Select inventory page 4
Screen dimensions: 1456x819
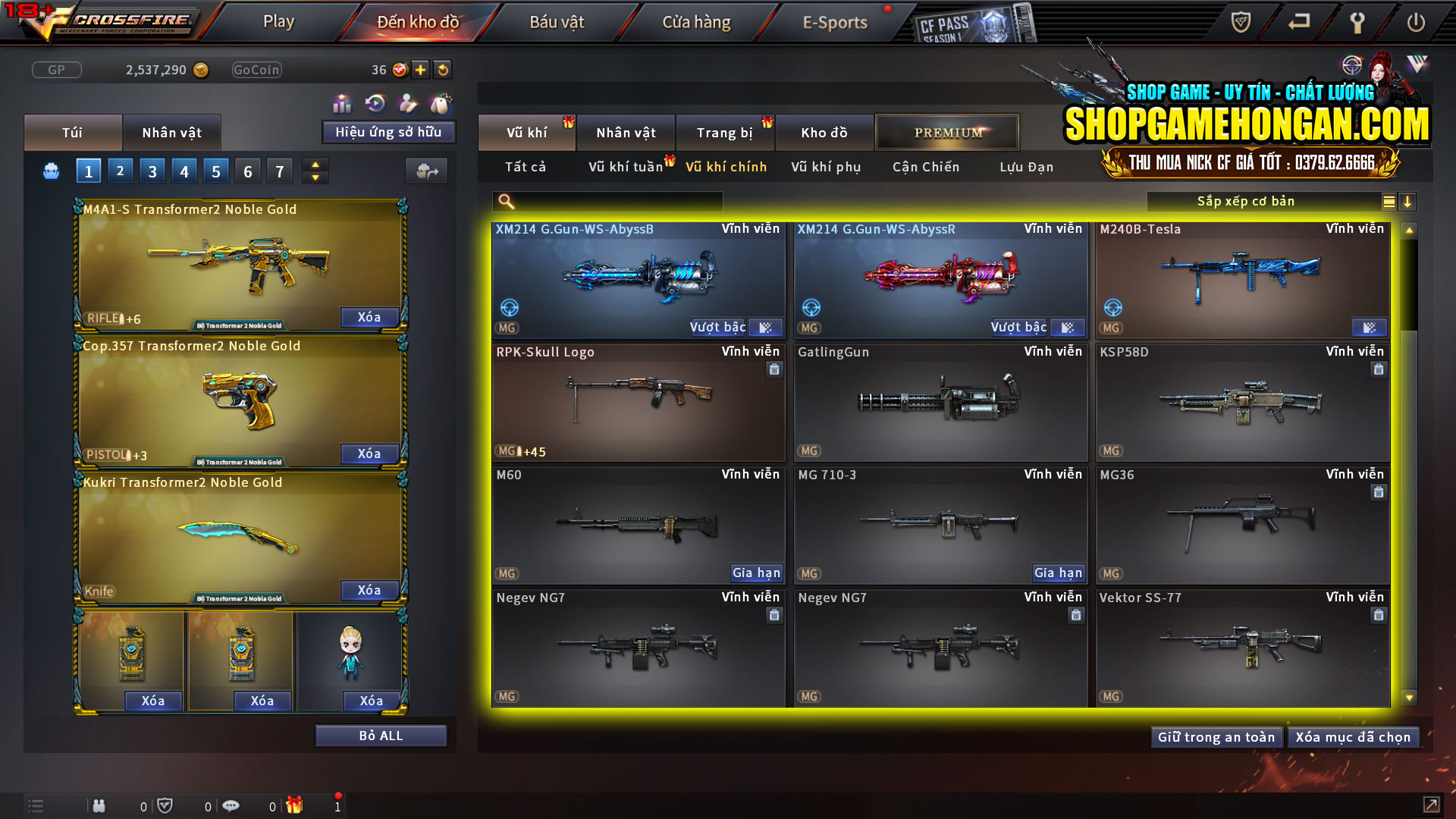(x=184, y=171)
